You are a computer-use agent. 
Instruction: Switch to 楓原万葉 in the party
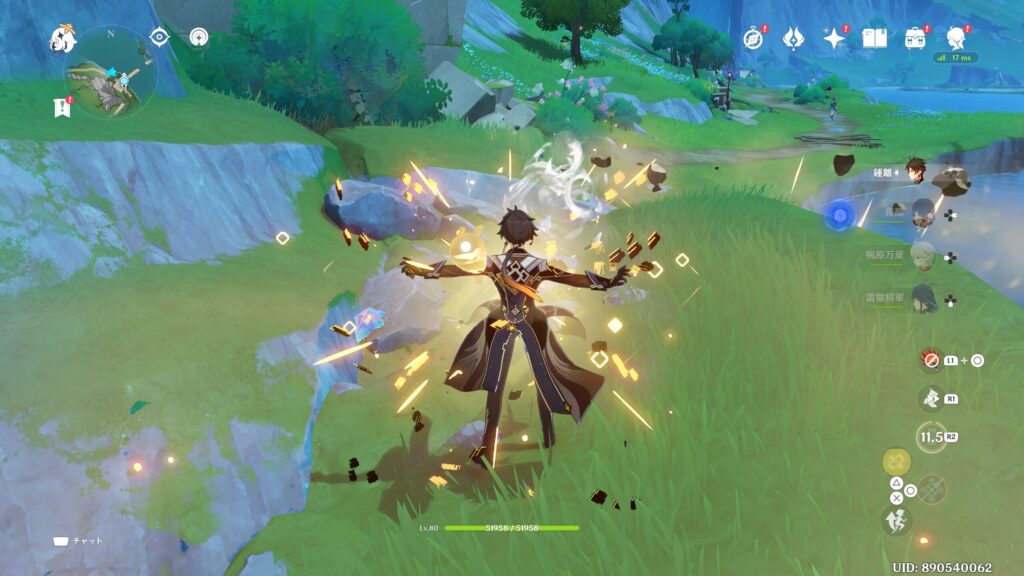(922, 256)
